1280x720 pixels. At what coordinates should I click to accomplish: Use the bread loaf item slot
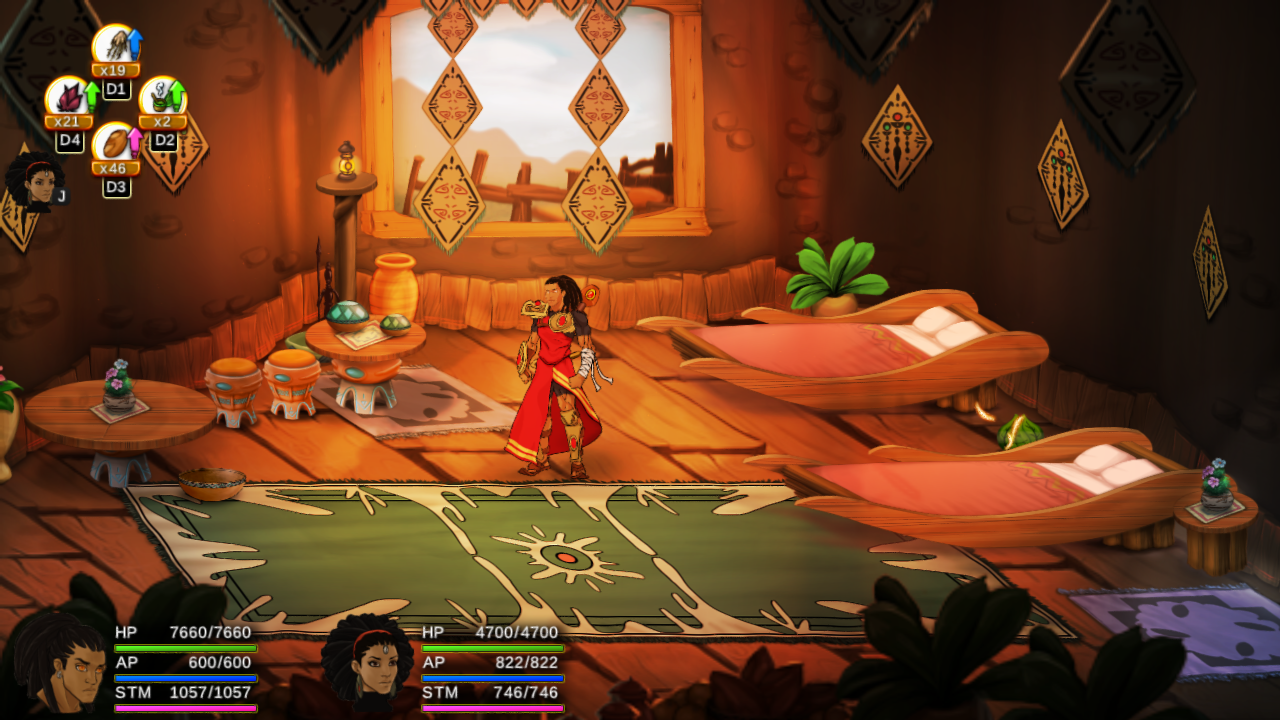pyautogui.click(x=114, y=144)
